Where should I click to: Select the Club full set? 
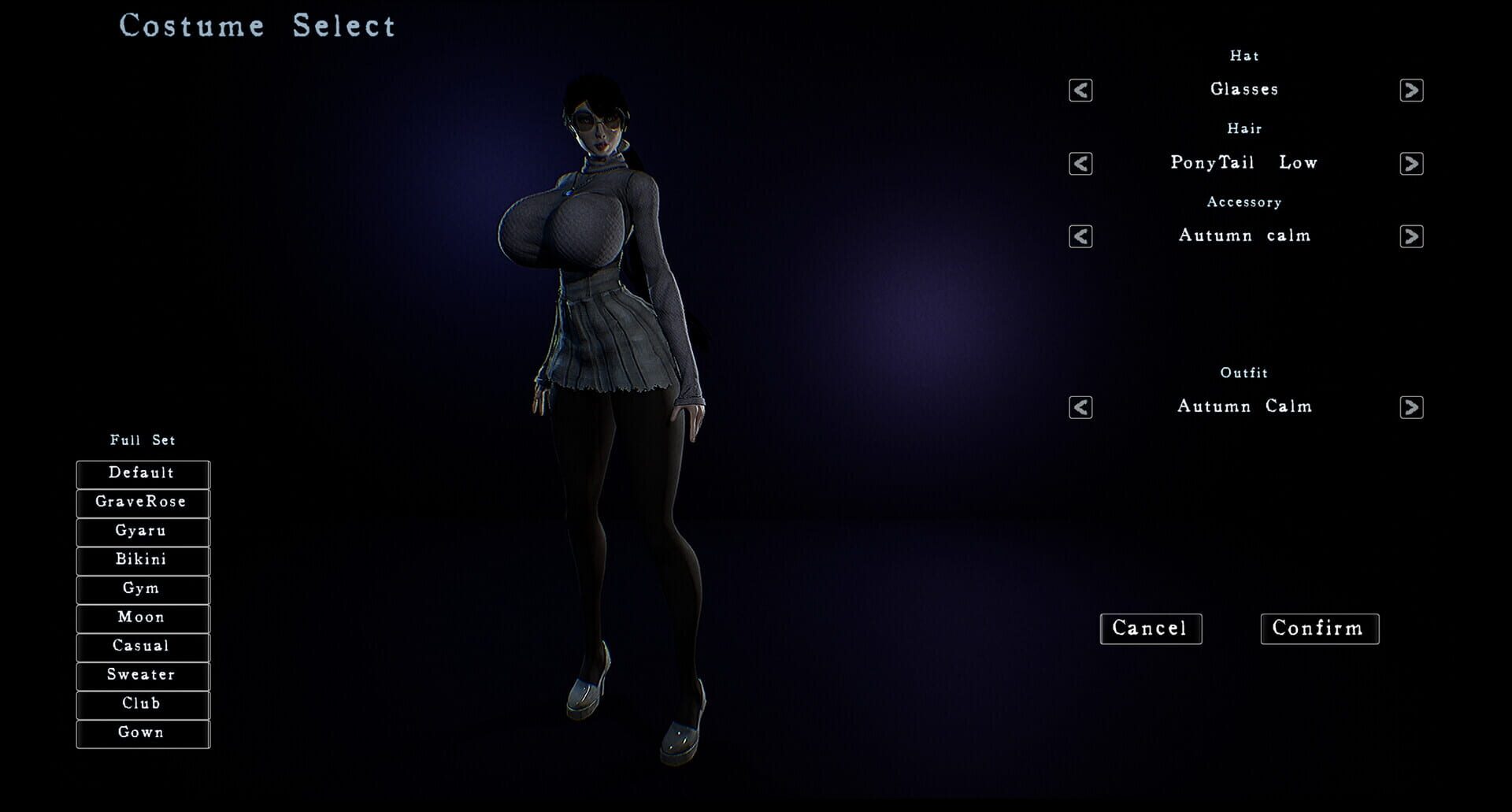pos(142,704)
